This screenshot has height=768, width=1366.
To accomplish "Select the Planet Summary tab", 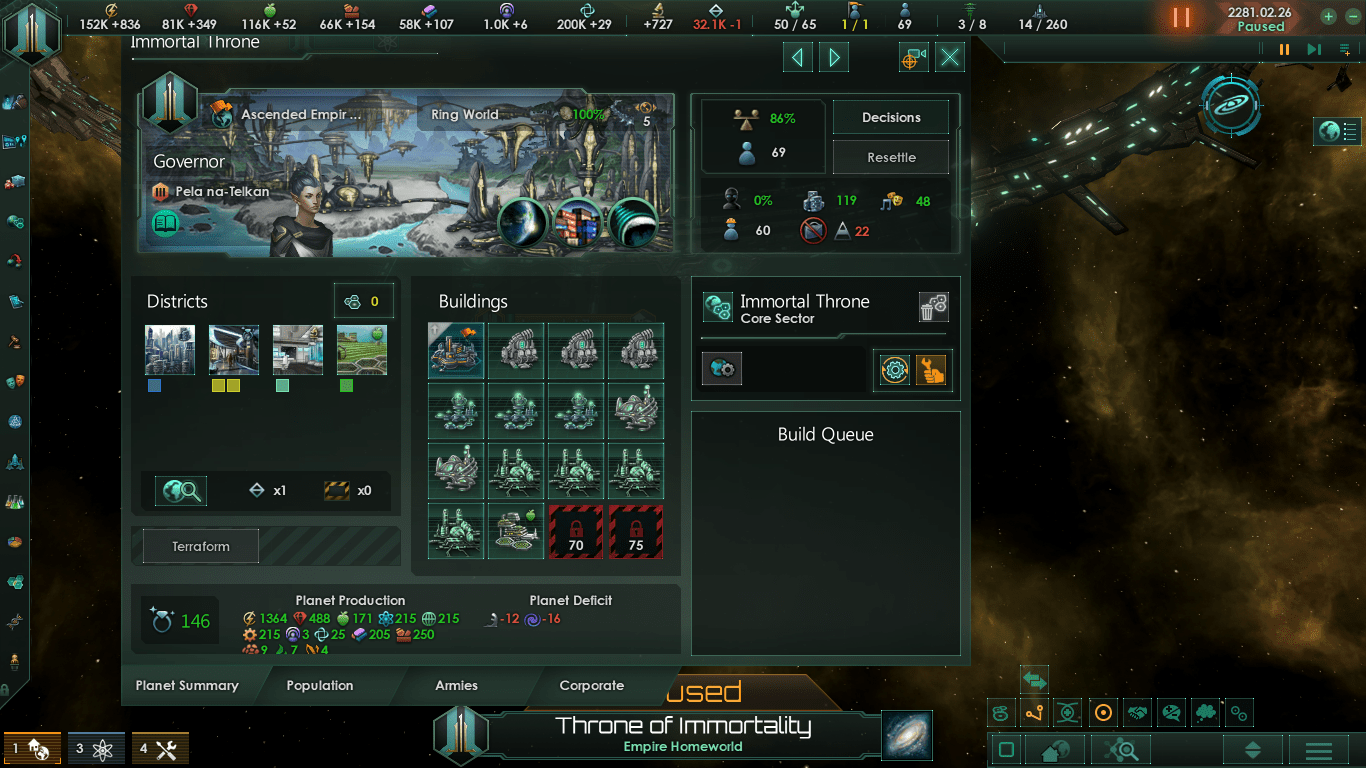I will [x=187, y=686].
